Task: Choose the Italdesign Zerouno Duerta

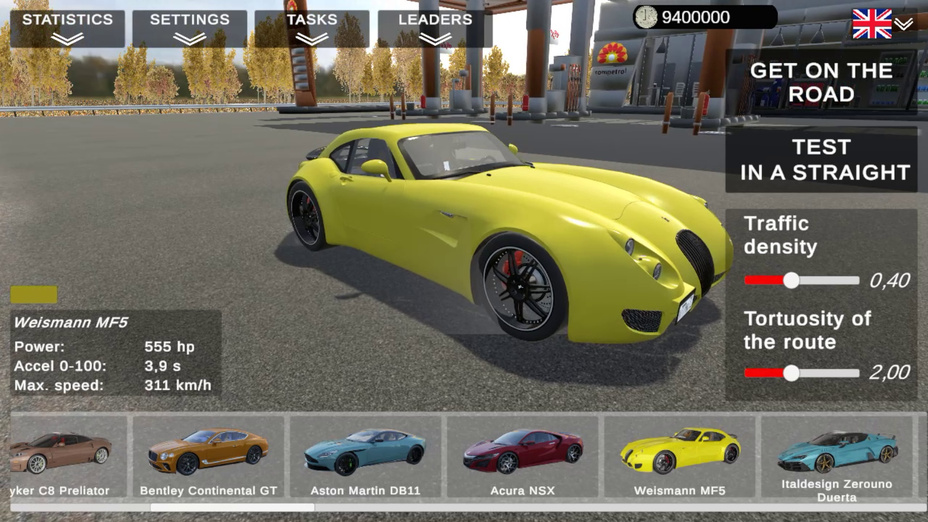Action: [x=838, y=458]
